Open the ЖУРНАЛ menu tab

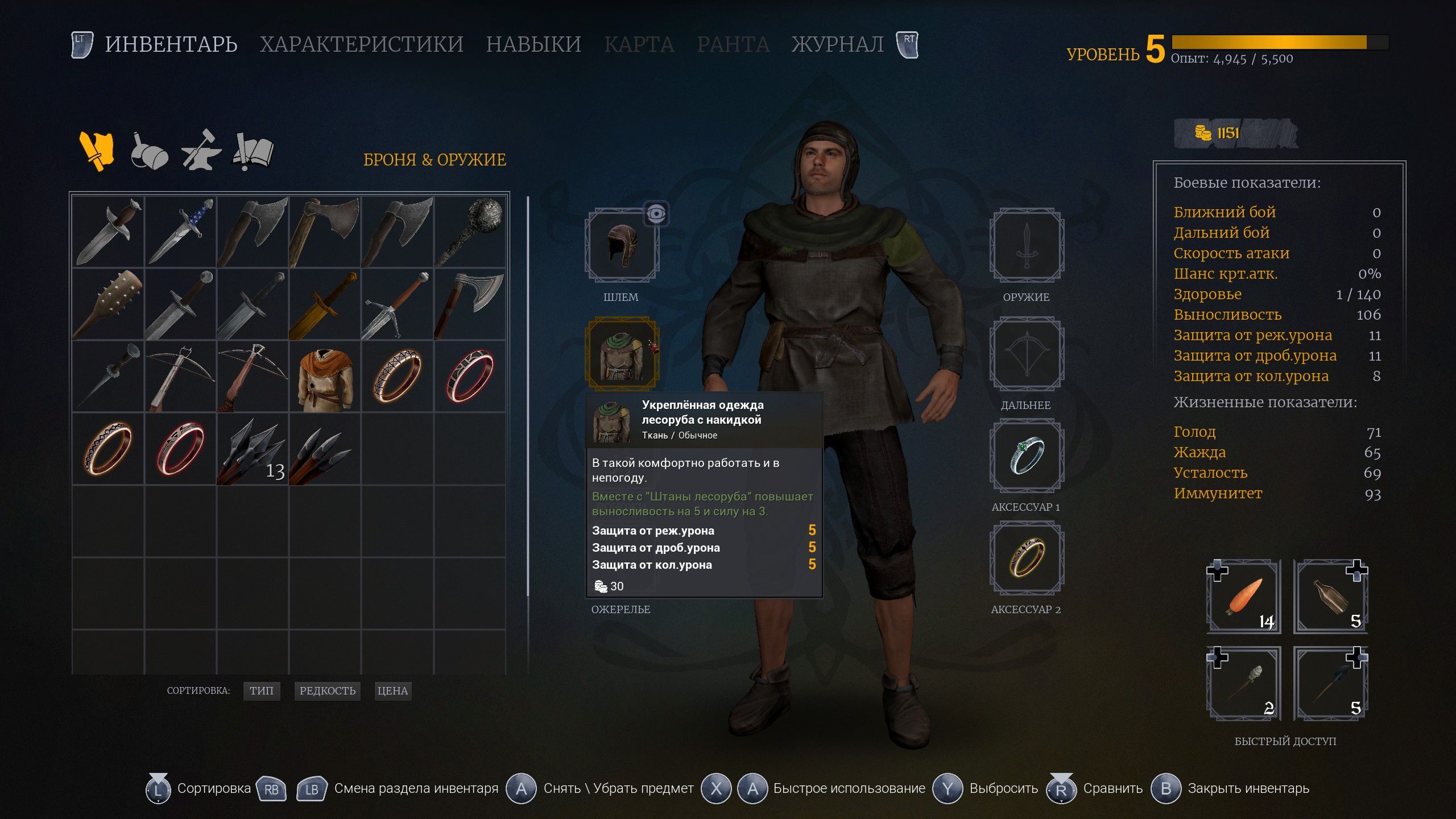click(836, 44)
